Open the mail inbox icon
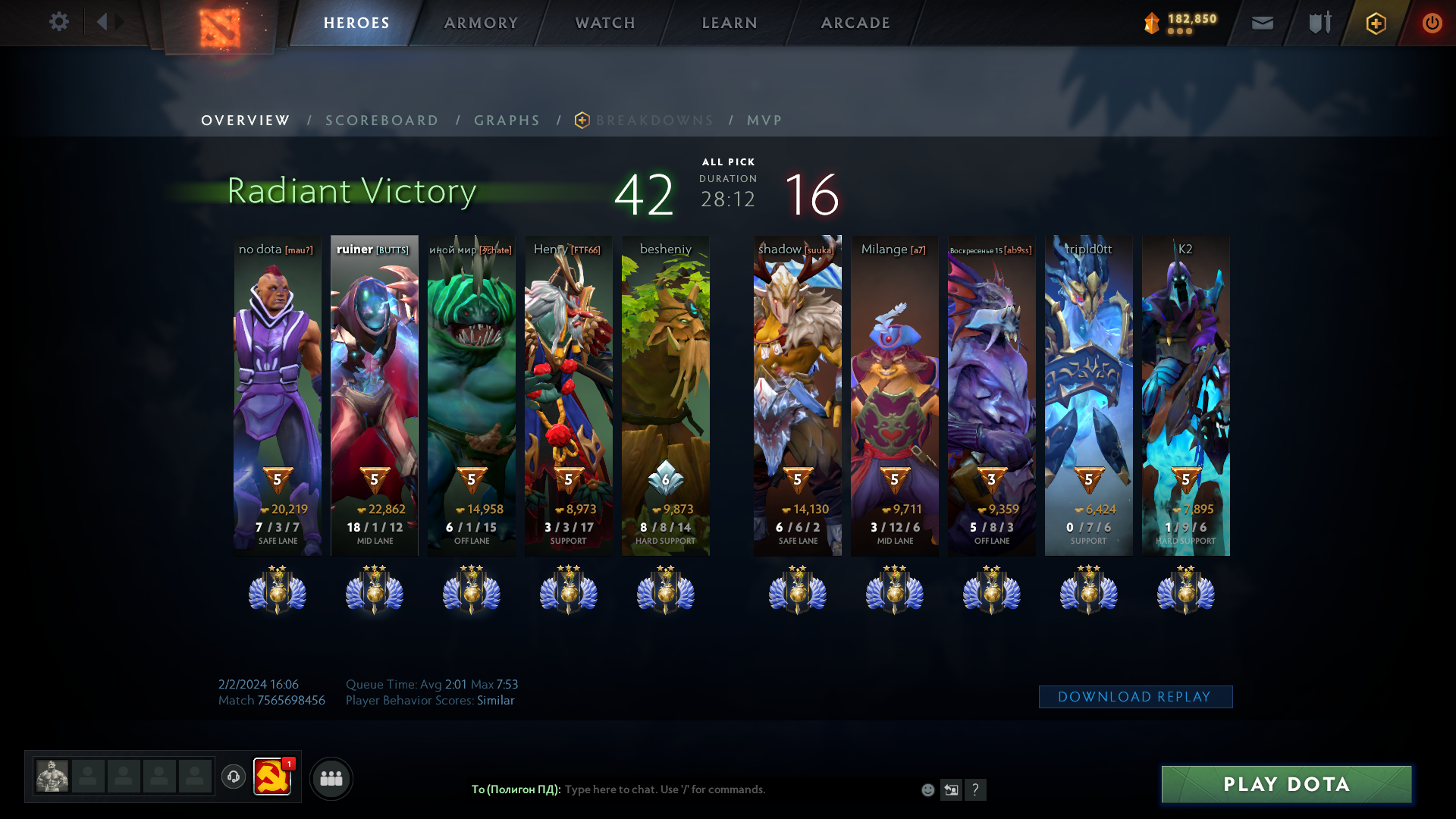Screen dimensions: 1456x819 click(x=1263, y=24)
